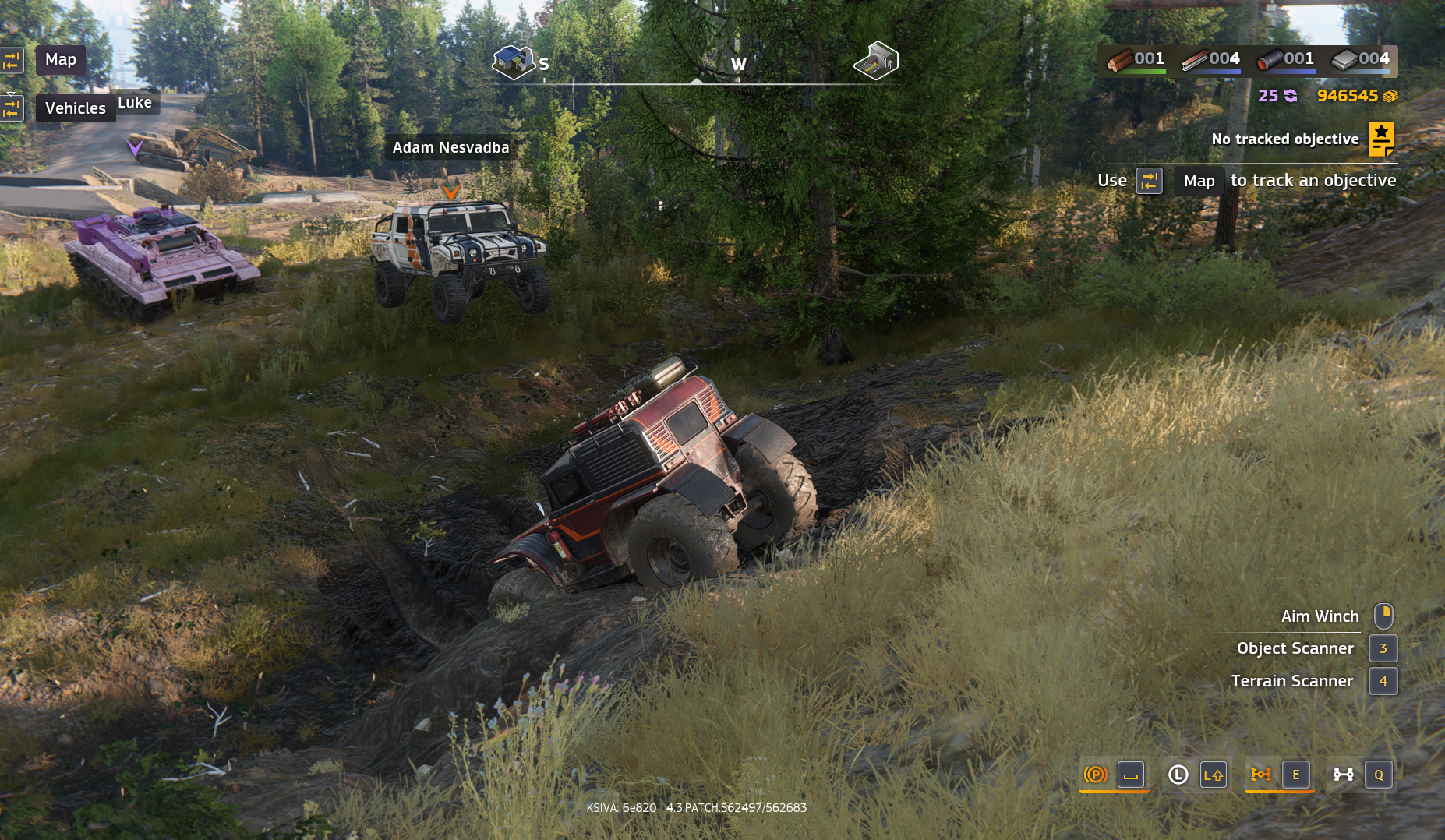Open the Map
This screenshot has height=840, width=1445.
(x=60, y=59)
